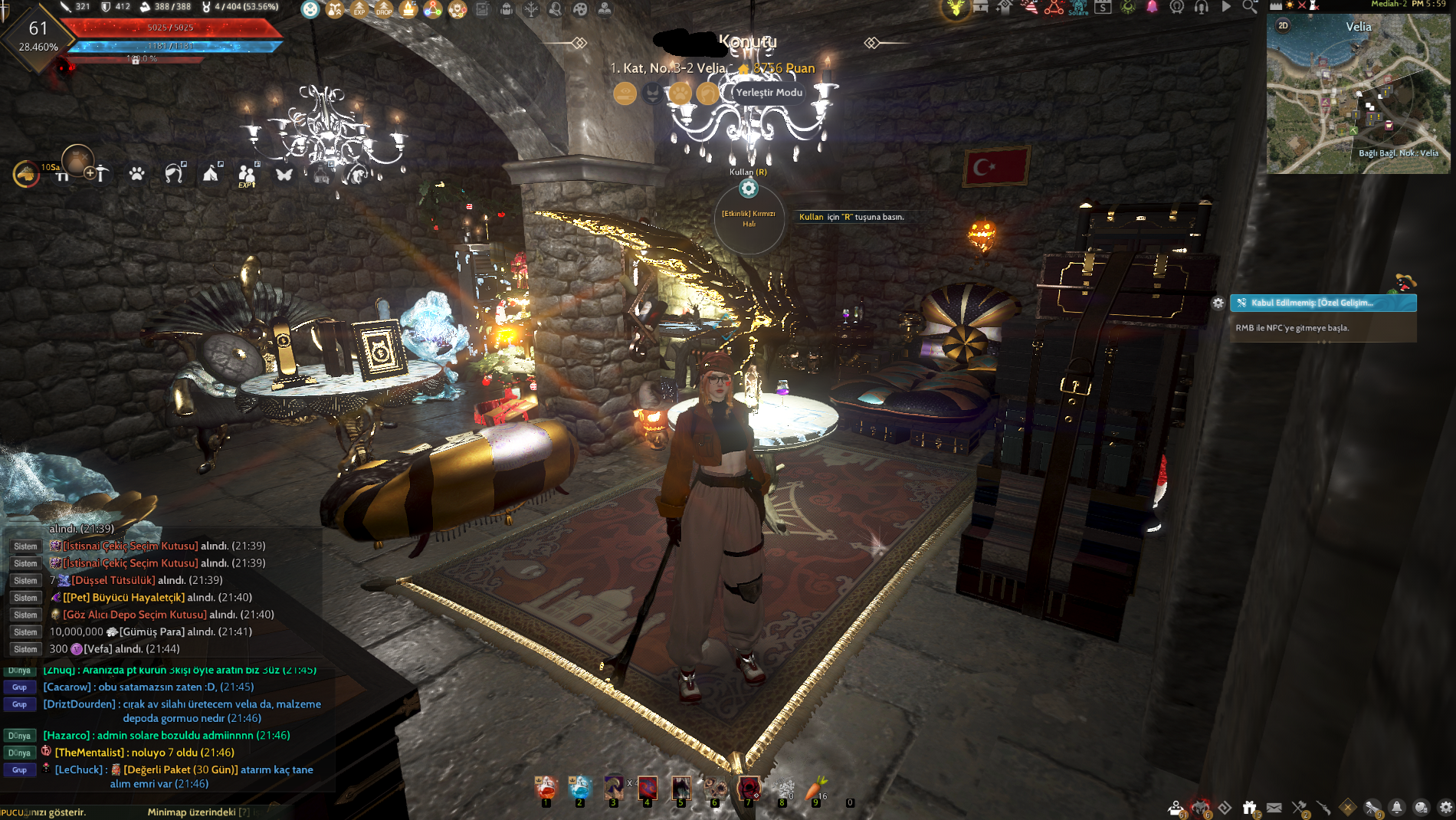1456x820 pixels.
Task: Click the pink bell notification icon
Action: (x=1153, y=8)
